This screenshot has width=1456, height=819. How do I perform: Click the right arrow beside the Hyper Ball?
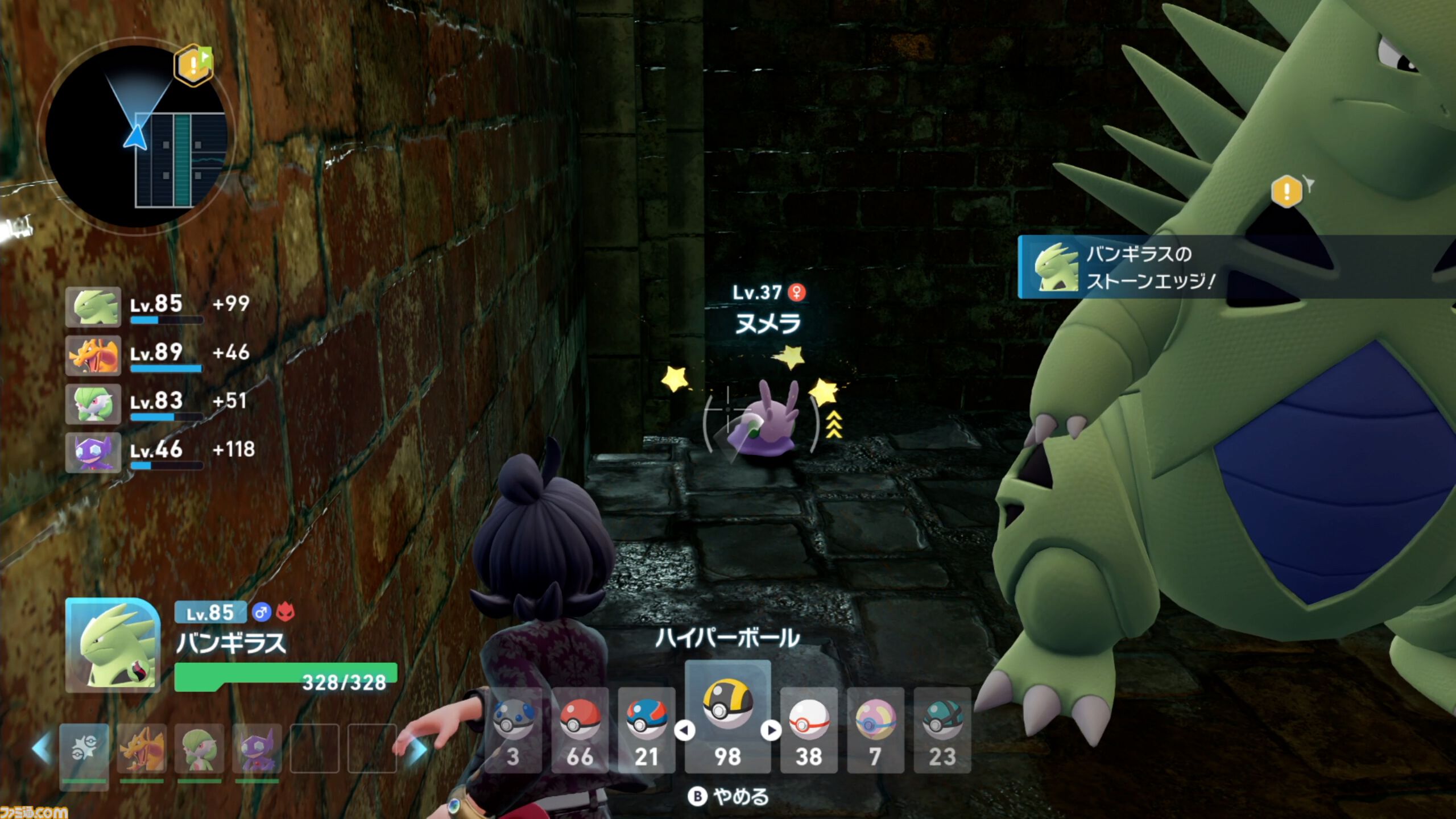(x=771, y=730)
